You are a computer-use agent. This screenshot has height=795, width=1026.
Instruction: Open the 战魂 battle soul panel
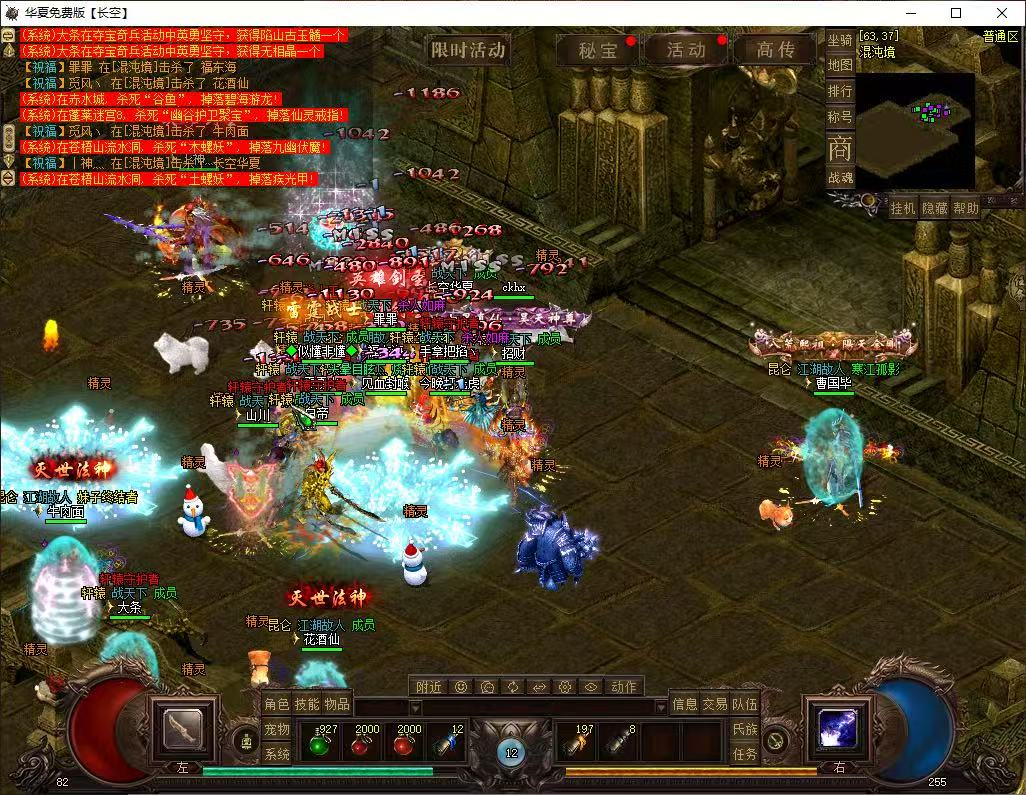coord(840,177)
